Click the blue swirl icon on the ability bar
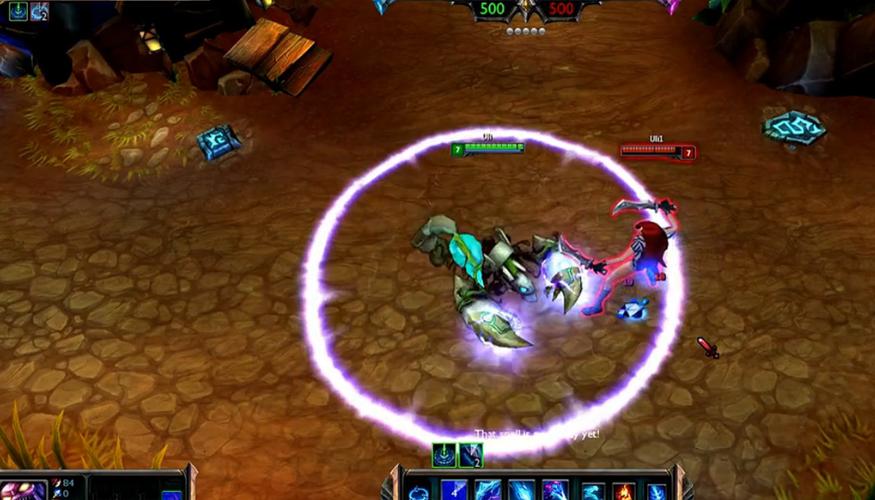The width and height of the screenshot is (875, 500). [419, 491]
